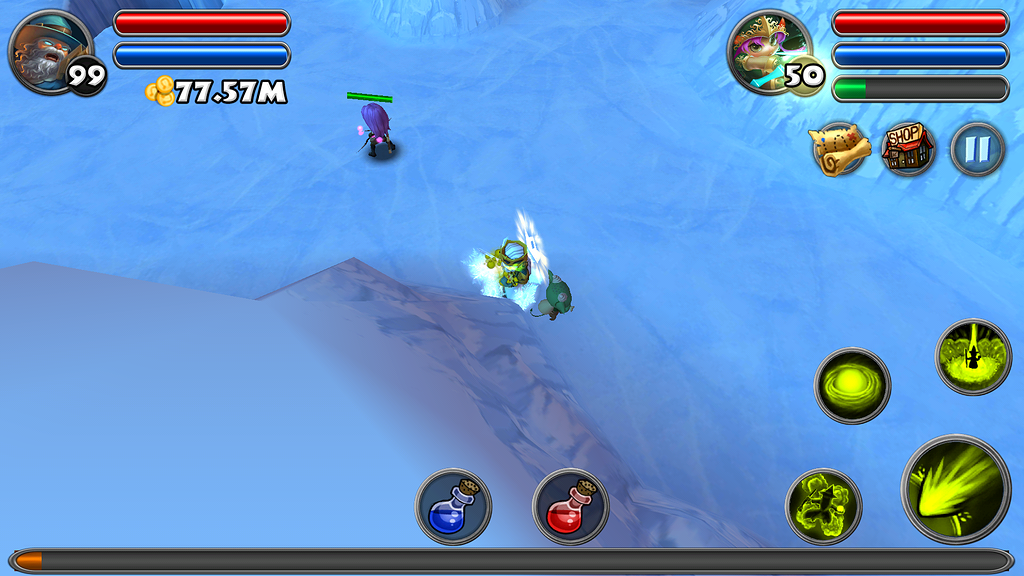
Task: Fire the large green blast attack
Action: pyautogui.click(x=956, y=489)
